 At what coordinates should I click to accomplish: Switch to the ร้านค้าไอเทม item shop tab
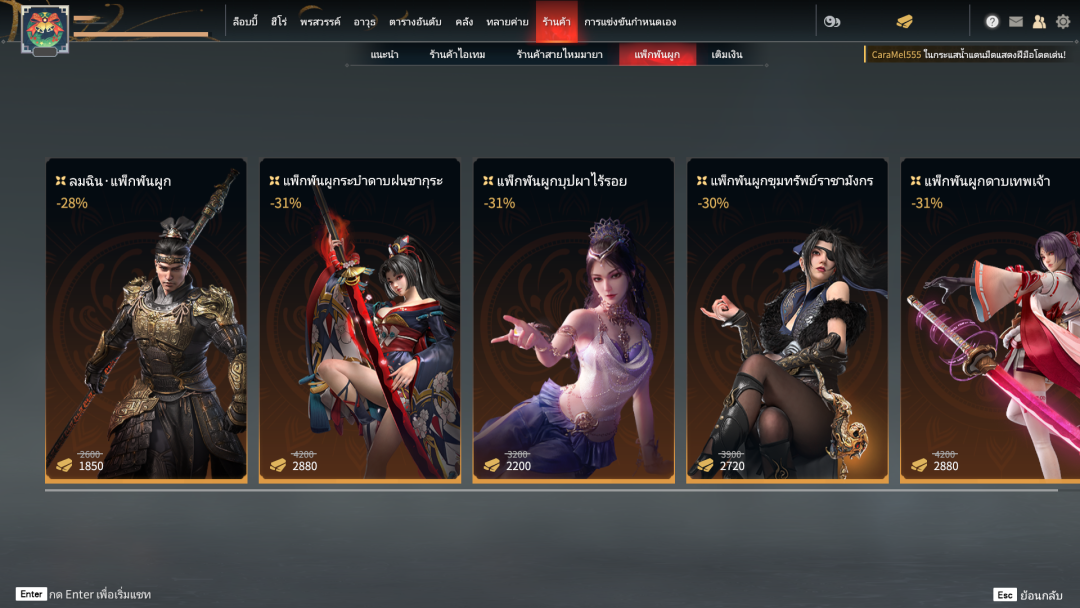coord(457,55)
